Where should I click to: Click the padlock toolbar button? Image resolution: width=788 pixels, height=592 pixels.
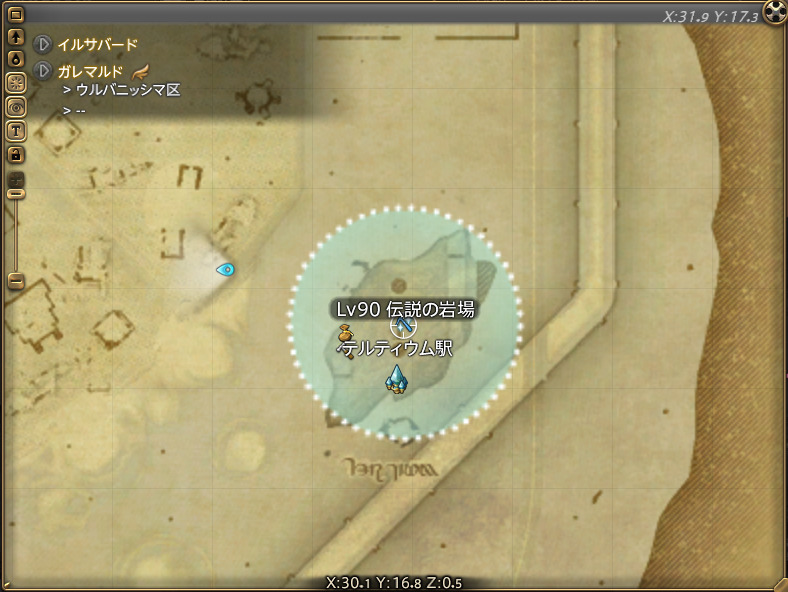[16, 154]
